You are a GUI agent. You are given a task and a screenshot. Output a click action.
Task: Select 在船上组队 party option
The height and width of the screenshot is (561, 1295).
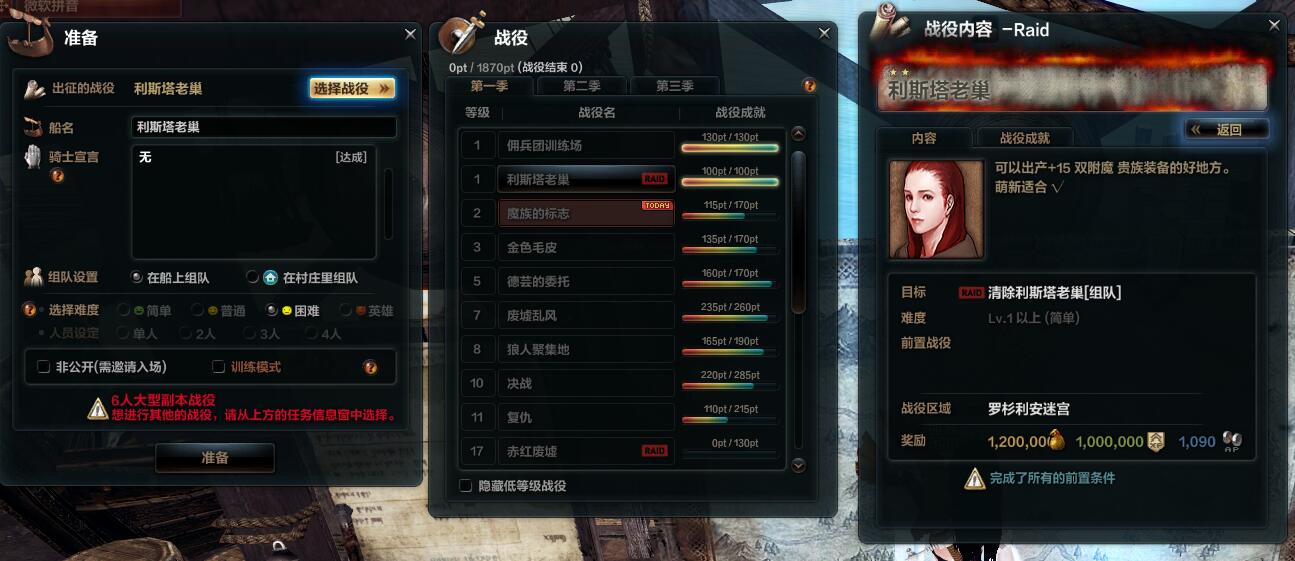(x=137, y=277)
